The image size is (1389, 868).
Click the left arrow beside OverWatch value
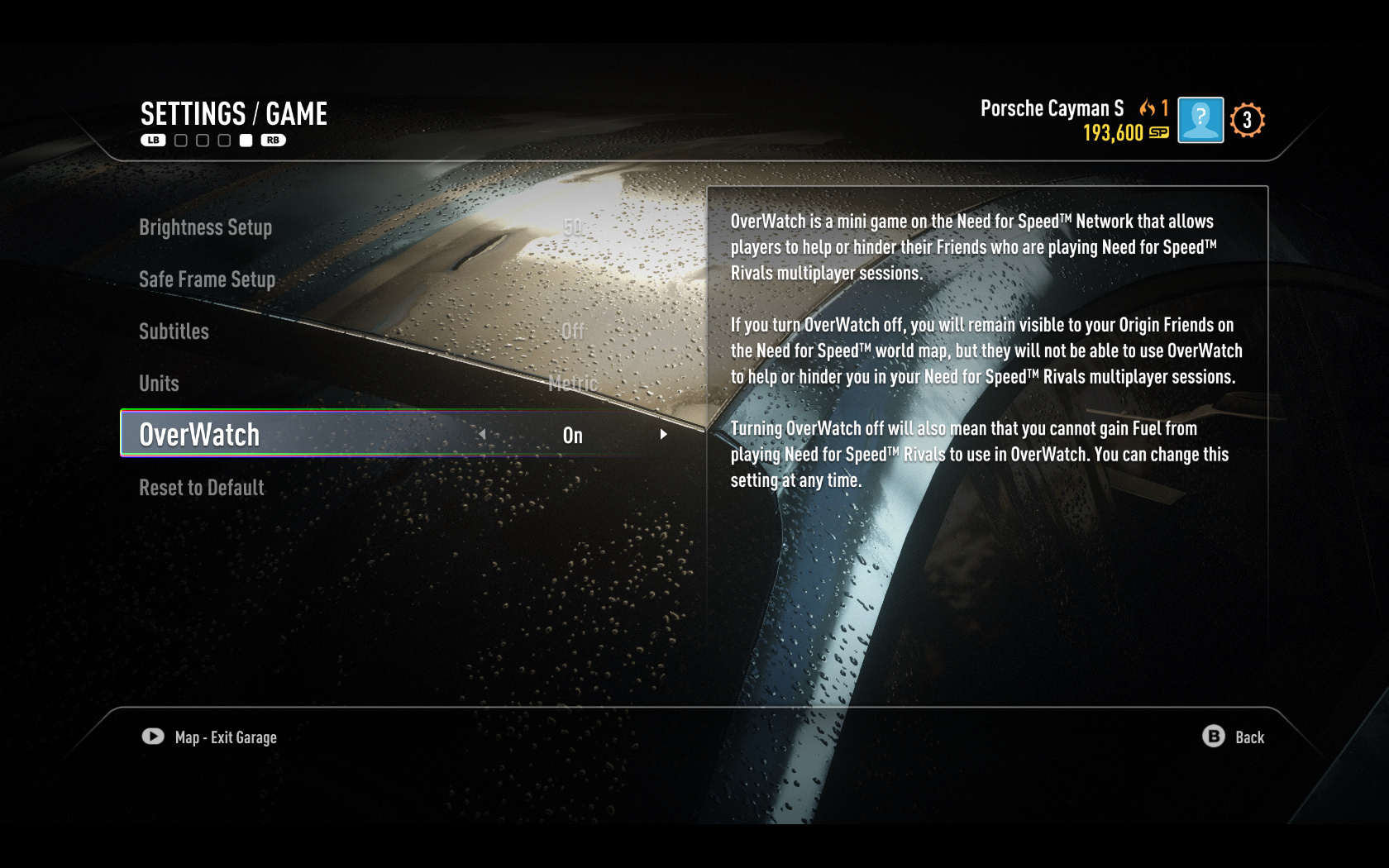coord(482,434)
